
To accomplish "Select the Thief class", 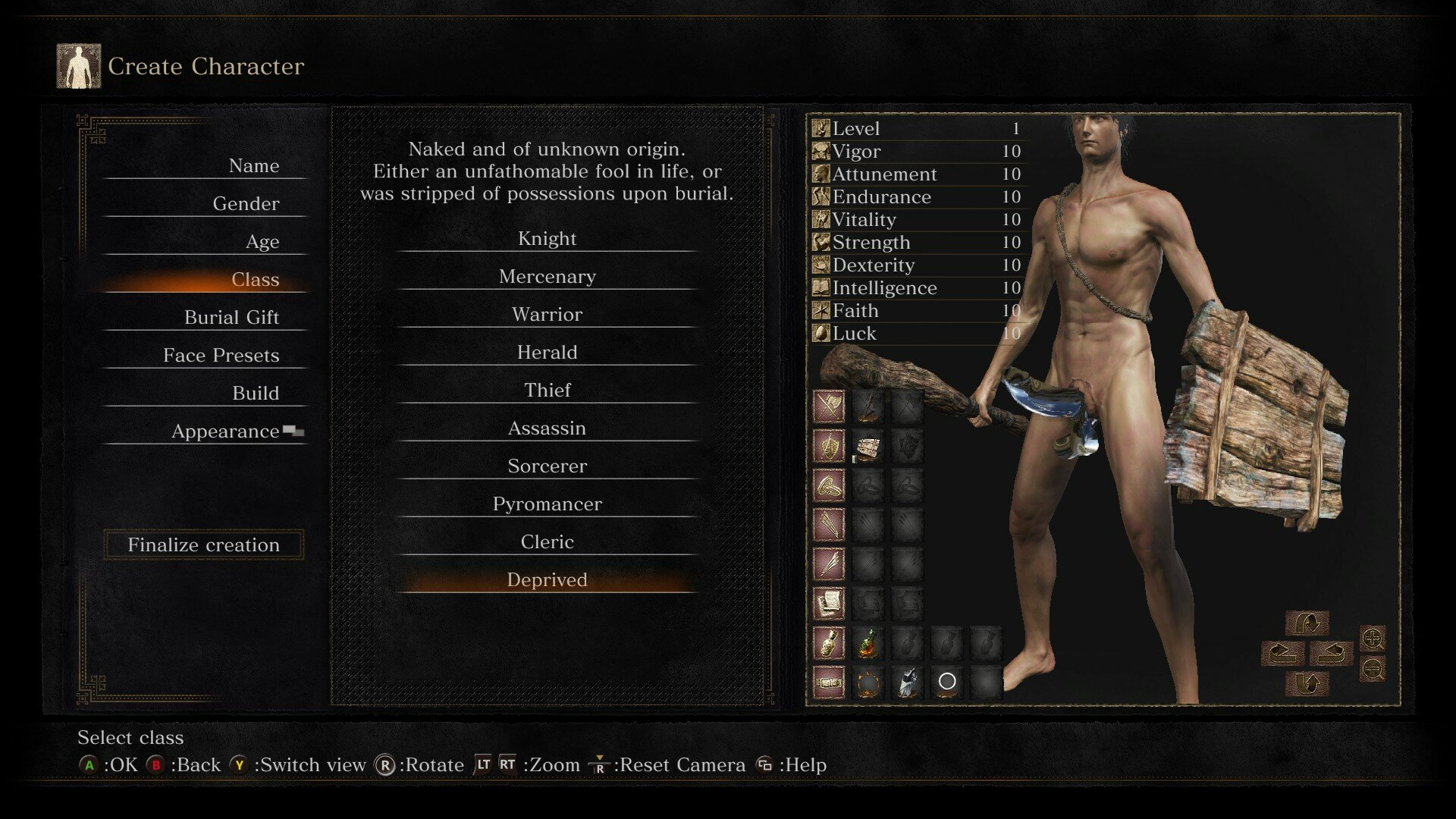I will [547, 391].
